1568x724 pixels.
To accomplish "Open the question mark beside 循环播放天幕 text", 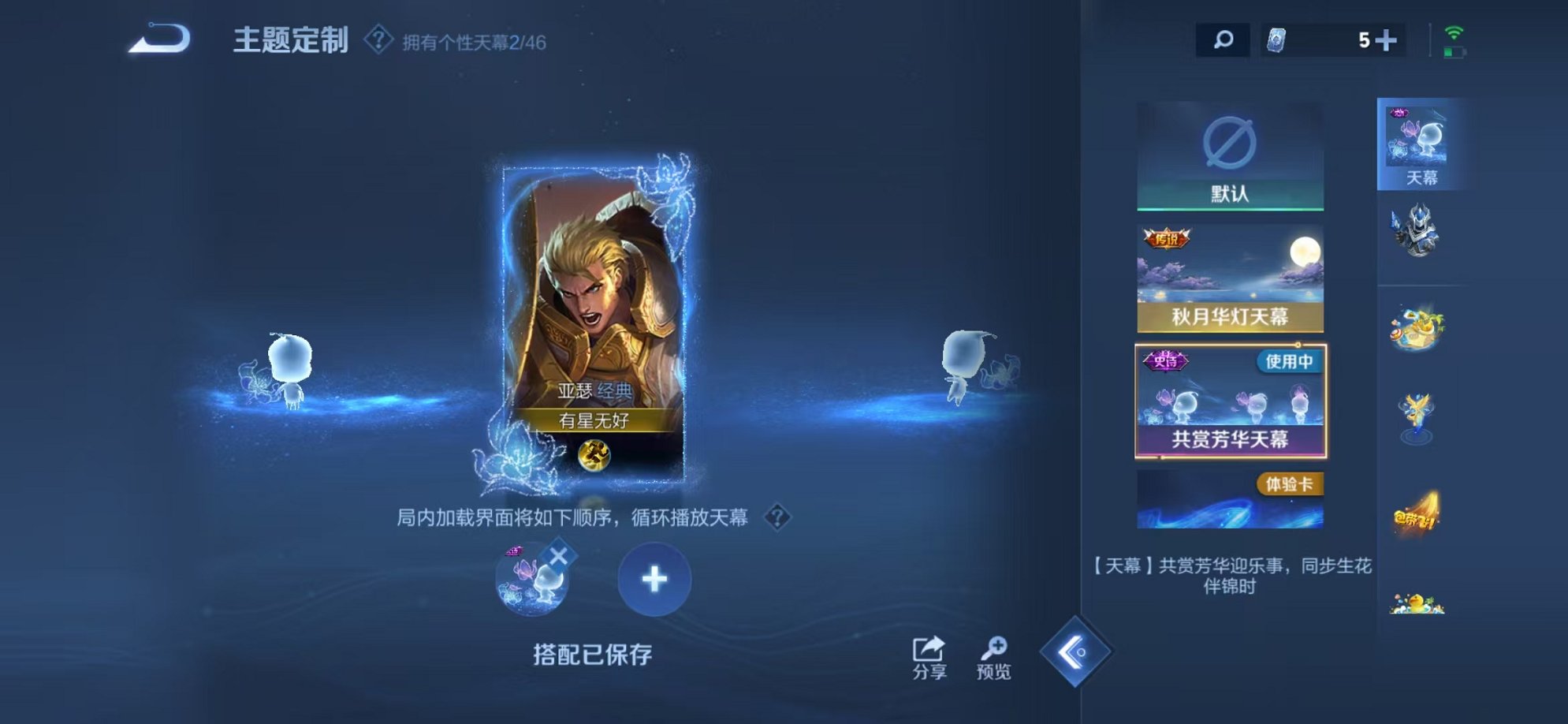I will (x=778, y=517).
